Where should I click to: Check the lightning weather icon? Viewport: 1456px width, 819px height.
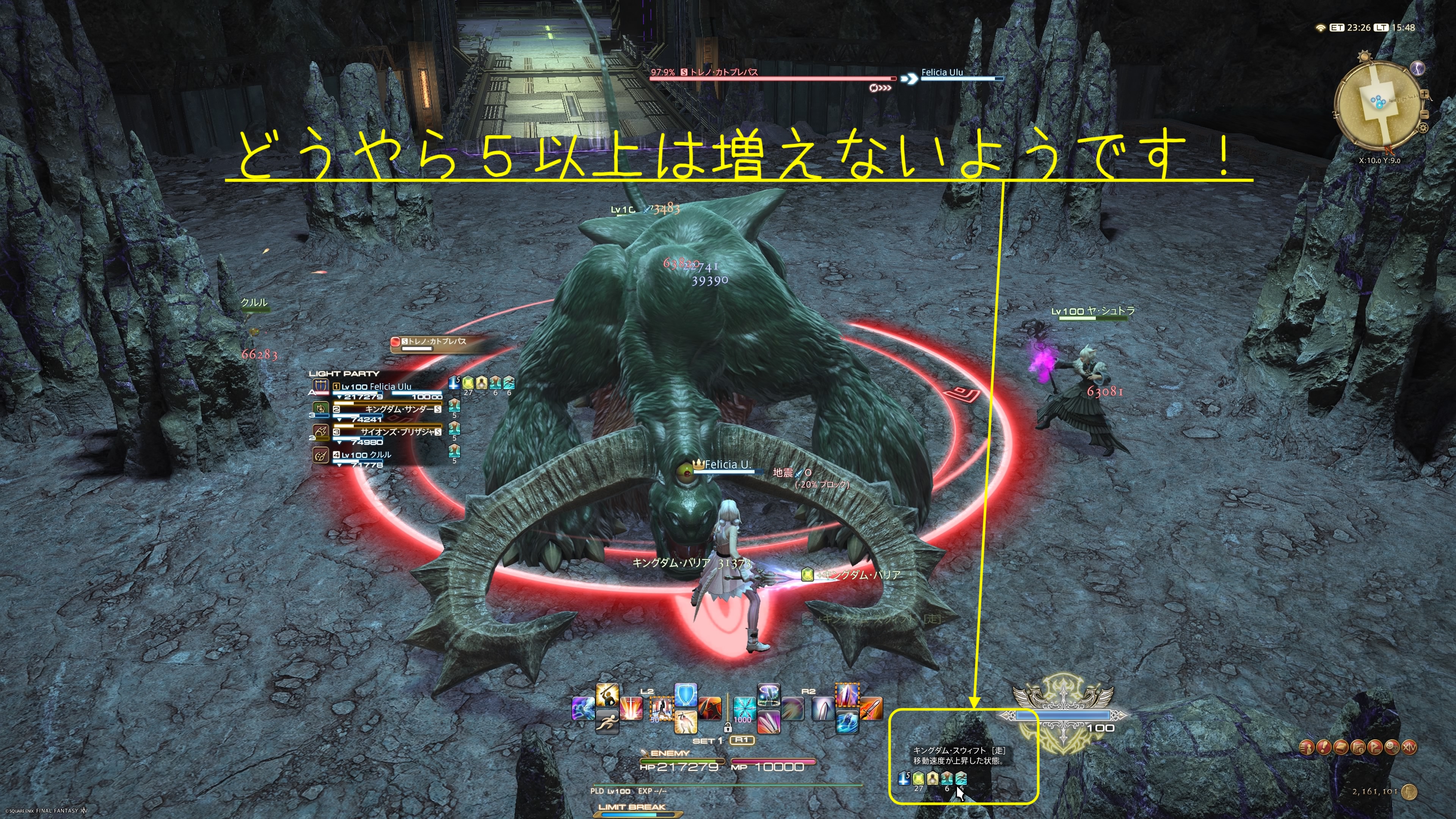click(x=1418, y=68)
